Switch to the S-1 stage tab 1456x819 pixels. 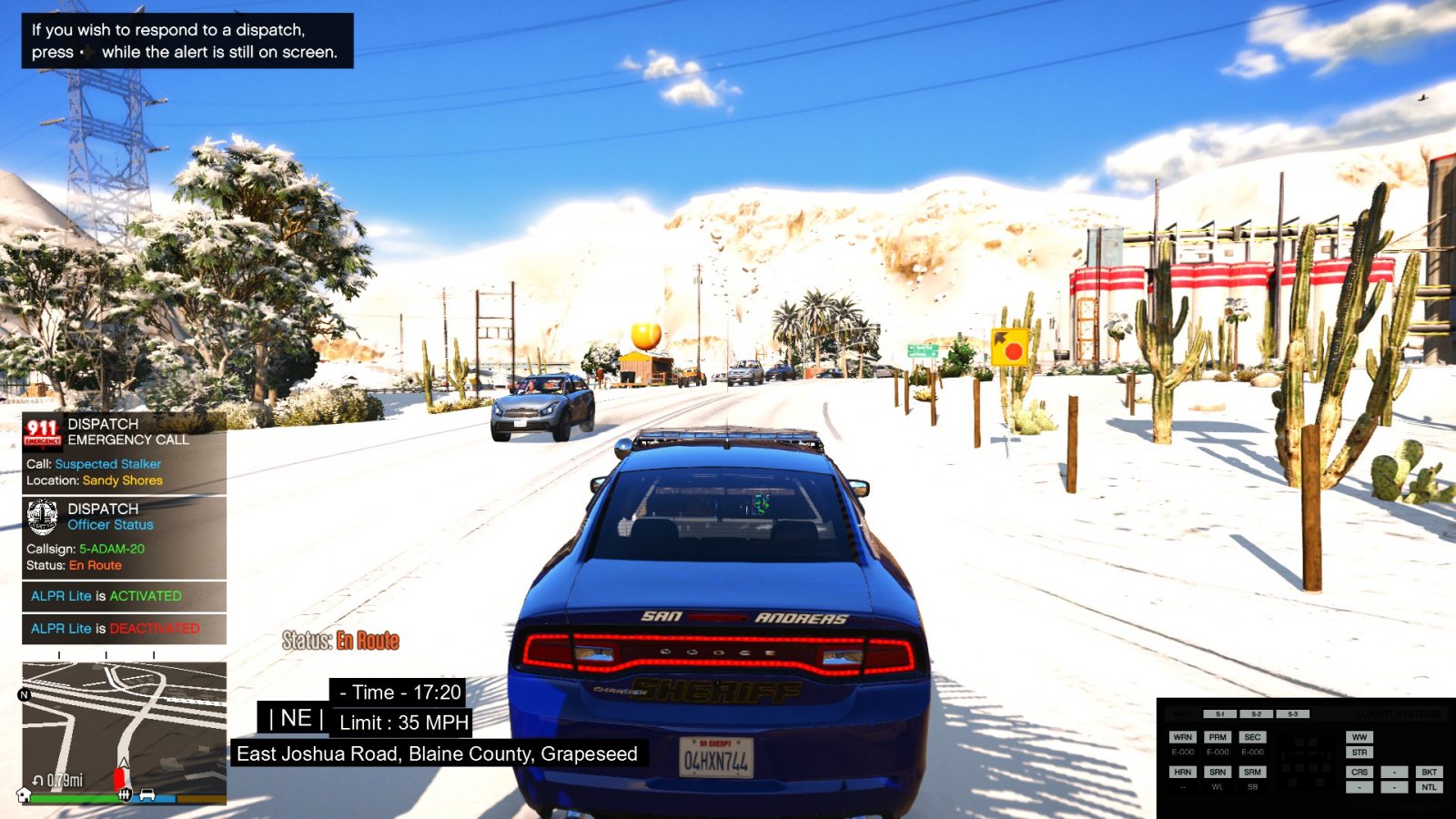(1220, 714)
